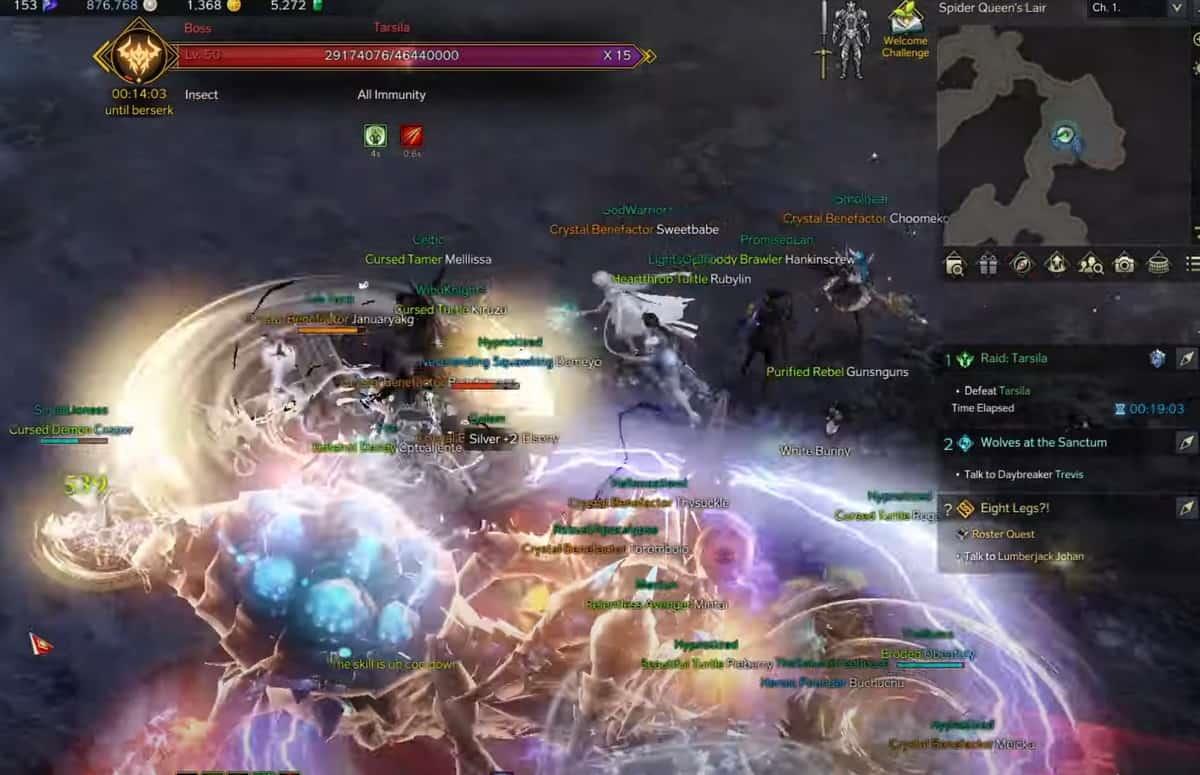Select the Wolves at the Sanctum quest
The height and width of the screenshot is (775, 1200).
(1043, 442)
